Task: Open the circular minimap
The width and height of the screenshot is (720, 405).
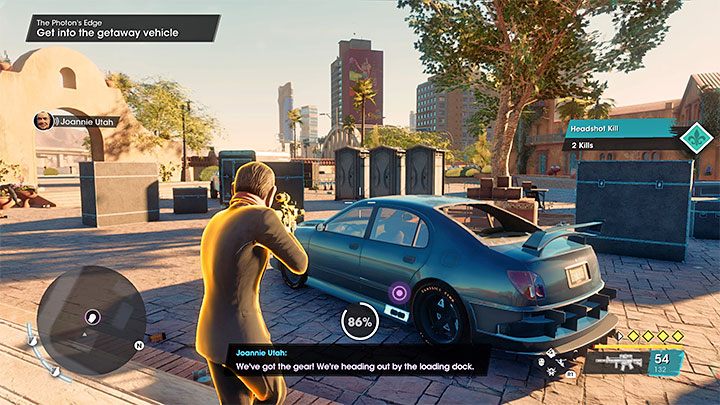Action: 91,319
